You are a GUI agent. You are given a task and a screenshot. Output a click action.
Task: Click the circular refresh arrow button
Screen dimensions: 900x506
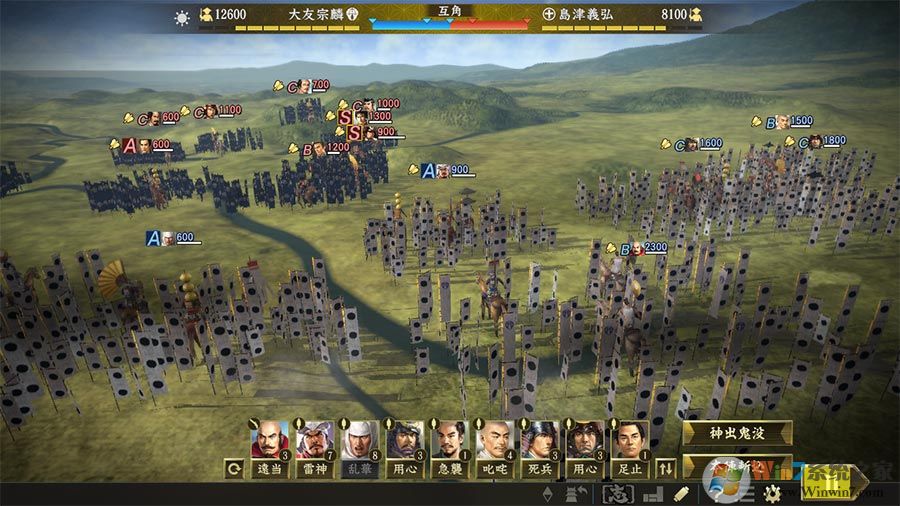pyautogui.click(x=234, y=467)
